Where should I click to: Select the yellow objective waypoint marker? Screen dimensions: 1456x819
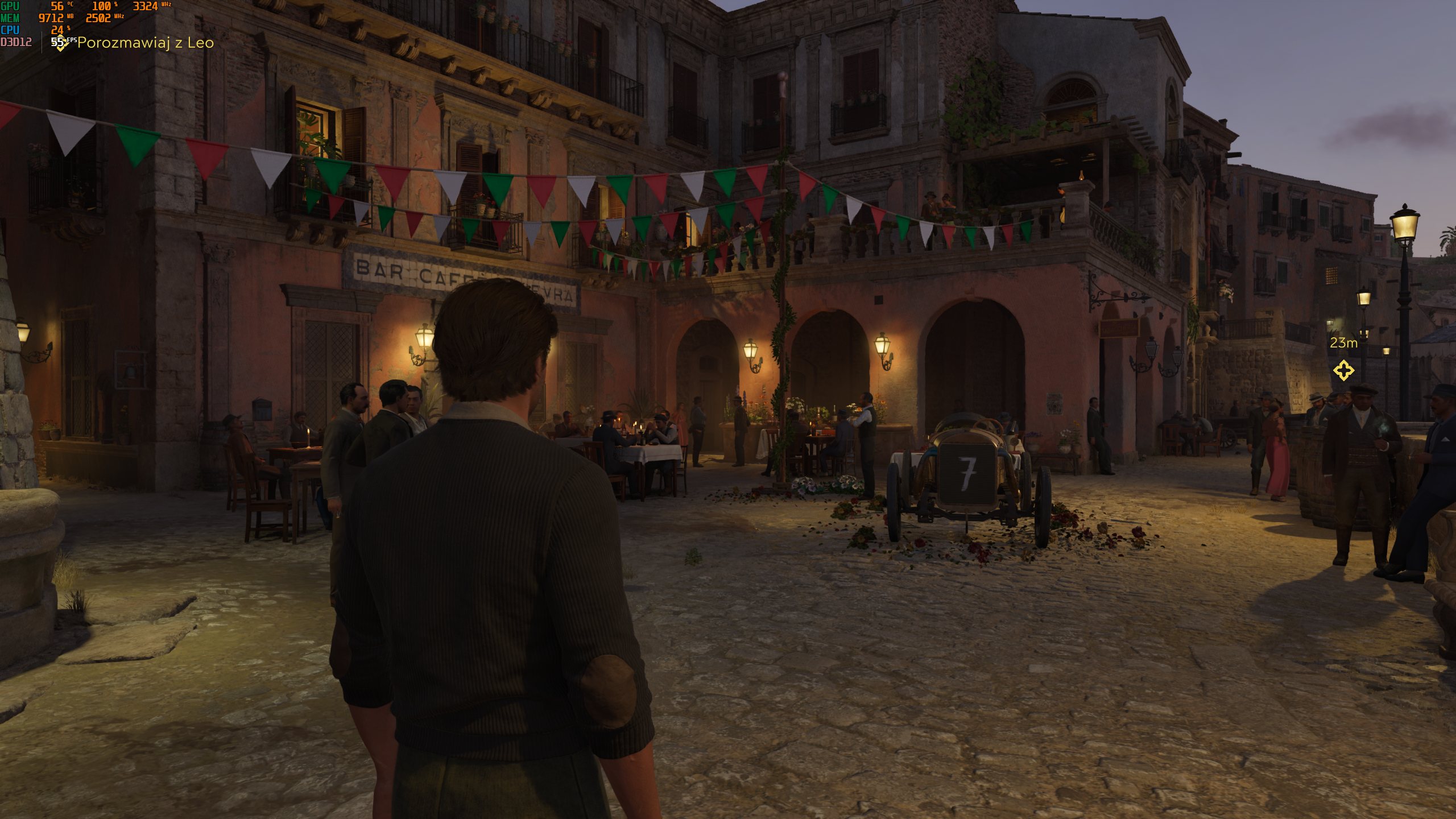click(1343, 370)
